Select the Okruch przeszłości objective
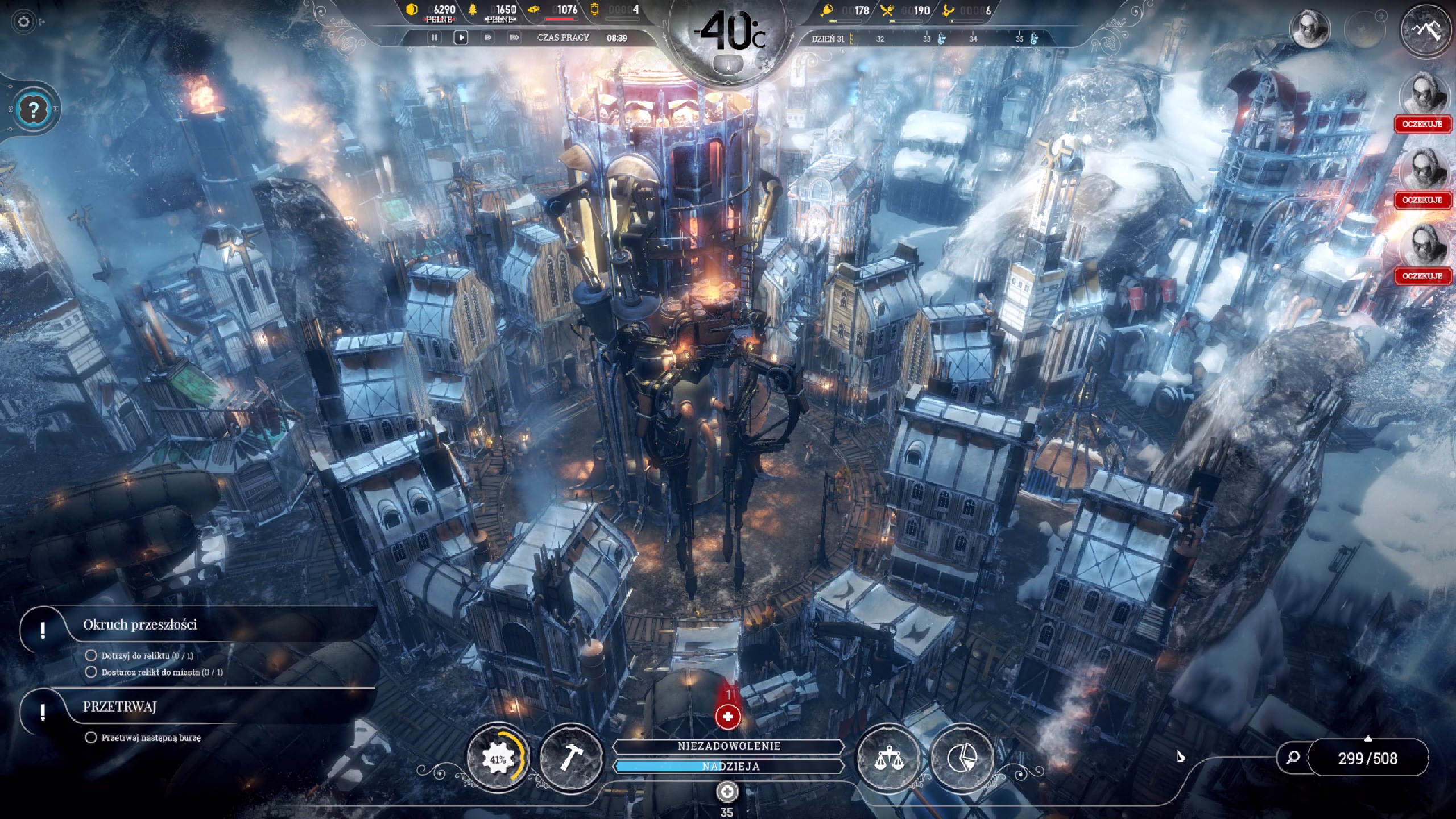 140,625
